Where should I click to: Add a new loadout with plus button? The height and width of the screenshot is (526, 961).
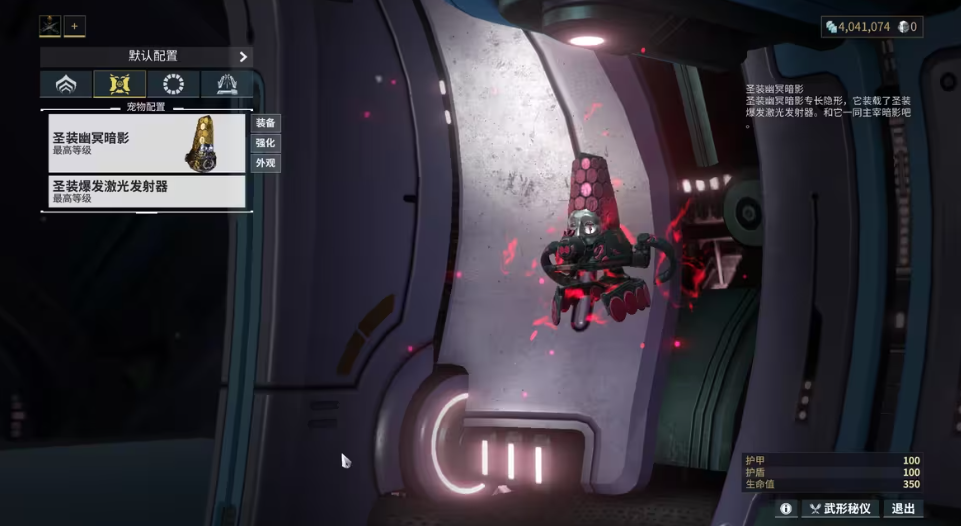75,27
